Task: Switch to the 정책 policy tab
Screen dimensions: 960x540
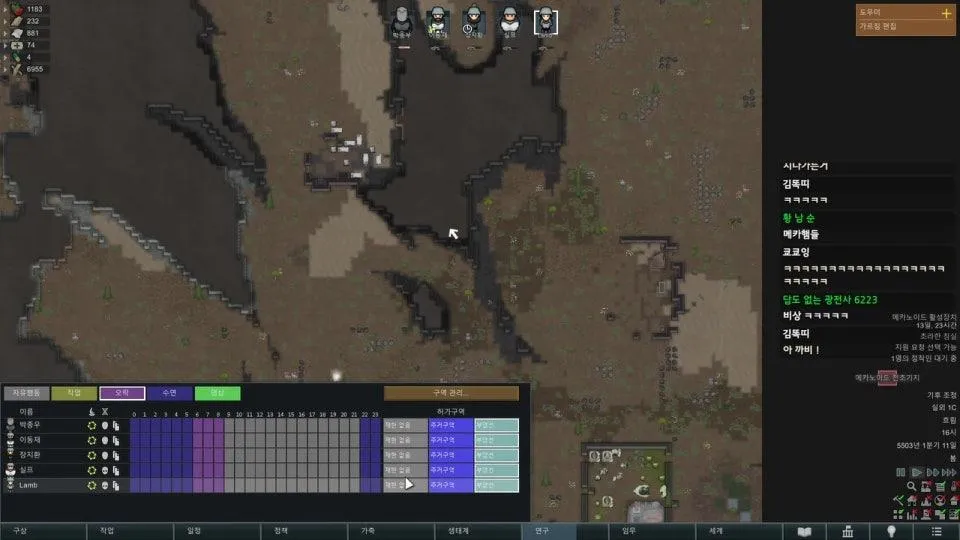Action: click(x=281, y=531)
